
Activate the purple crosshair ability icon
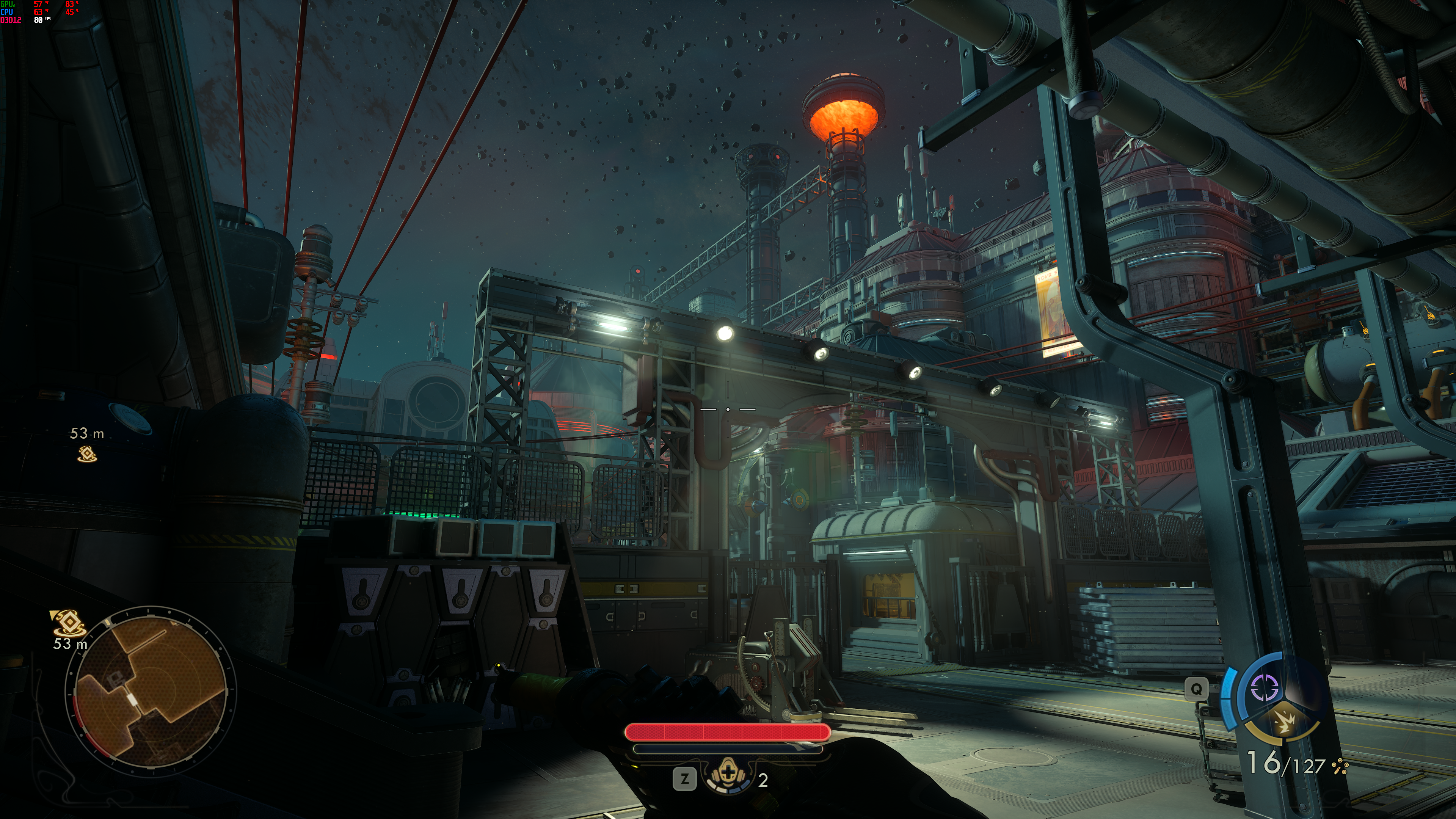(1265, 688)
